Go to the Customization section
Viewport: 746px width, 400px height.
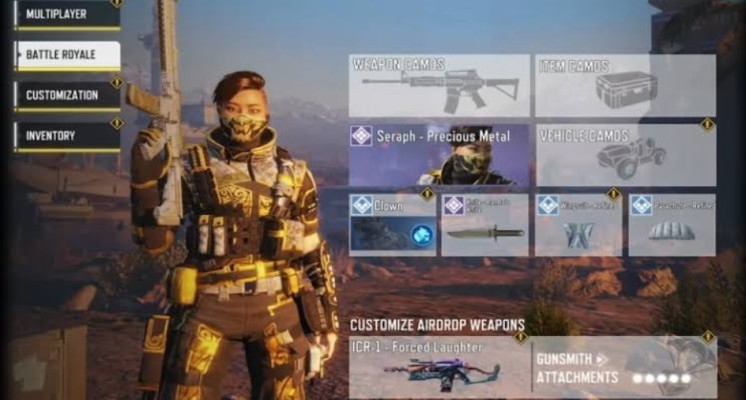pyautogui.click(x=66, y=95)
